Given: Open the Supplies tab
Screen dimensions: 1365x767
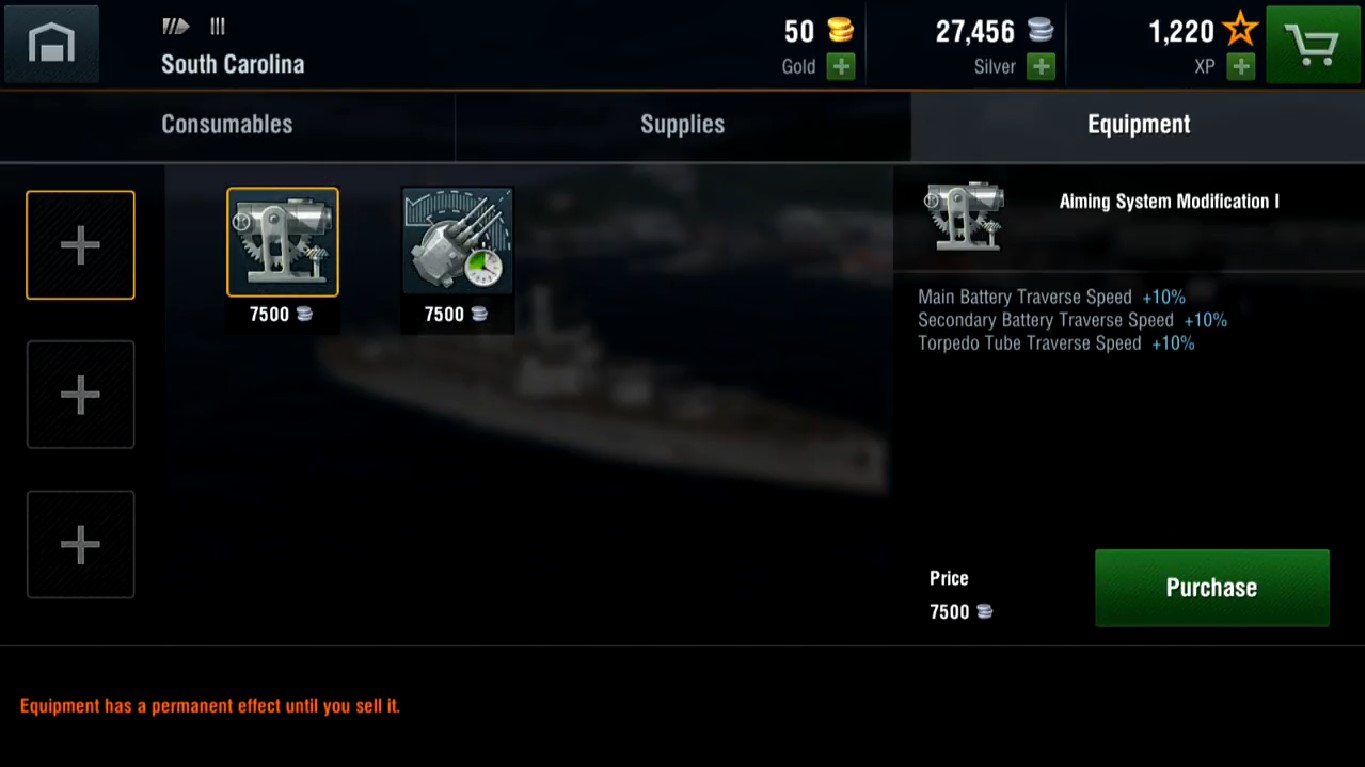Looking at the screenshot, I should [682, 124].
